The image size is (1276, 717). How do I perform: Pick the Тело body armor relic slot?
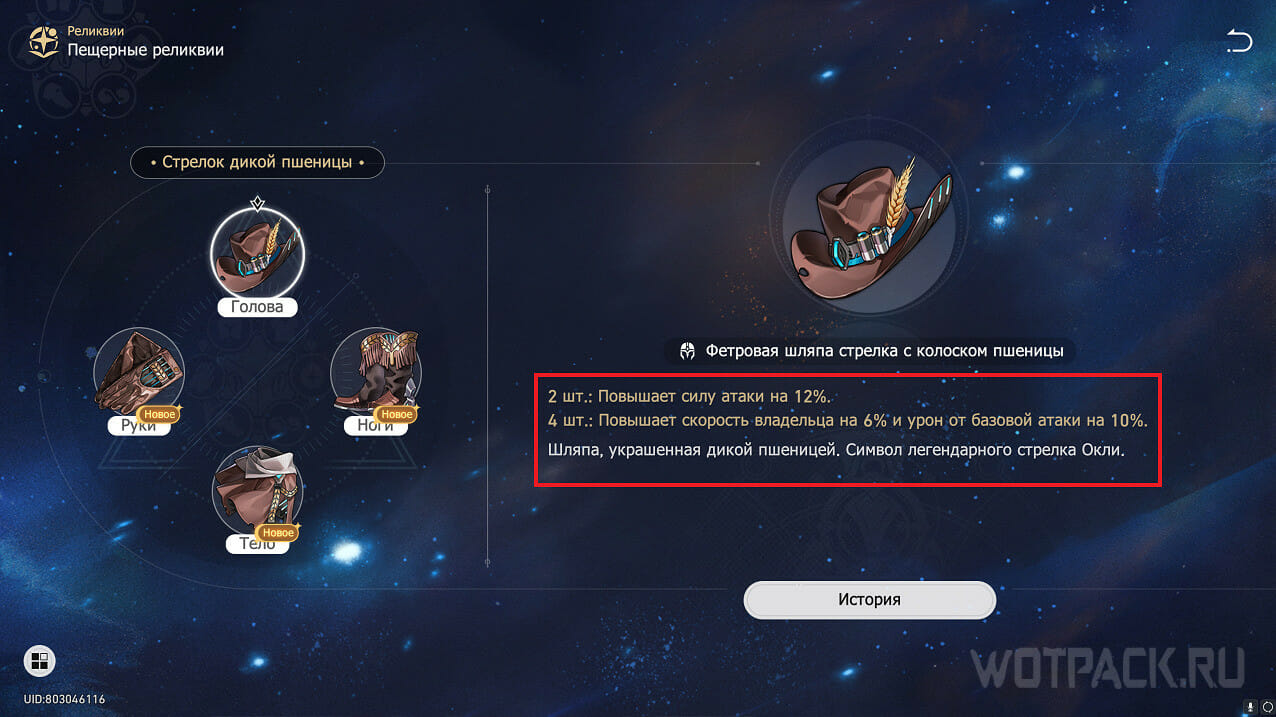(x=257, y=492)
